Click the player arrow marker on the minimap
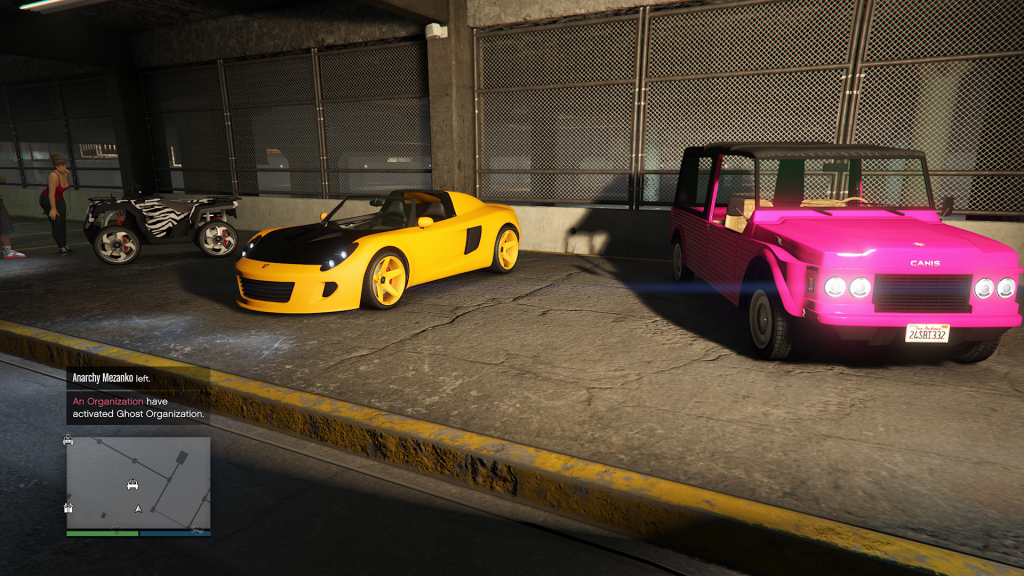The height and width of the screenshot is (576, 1024). pyautogui.click(x=138, y=509)
